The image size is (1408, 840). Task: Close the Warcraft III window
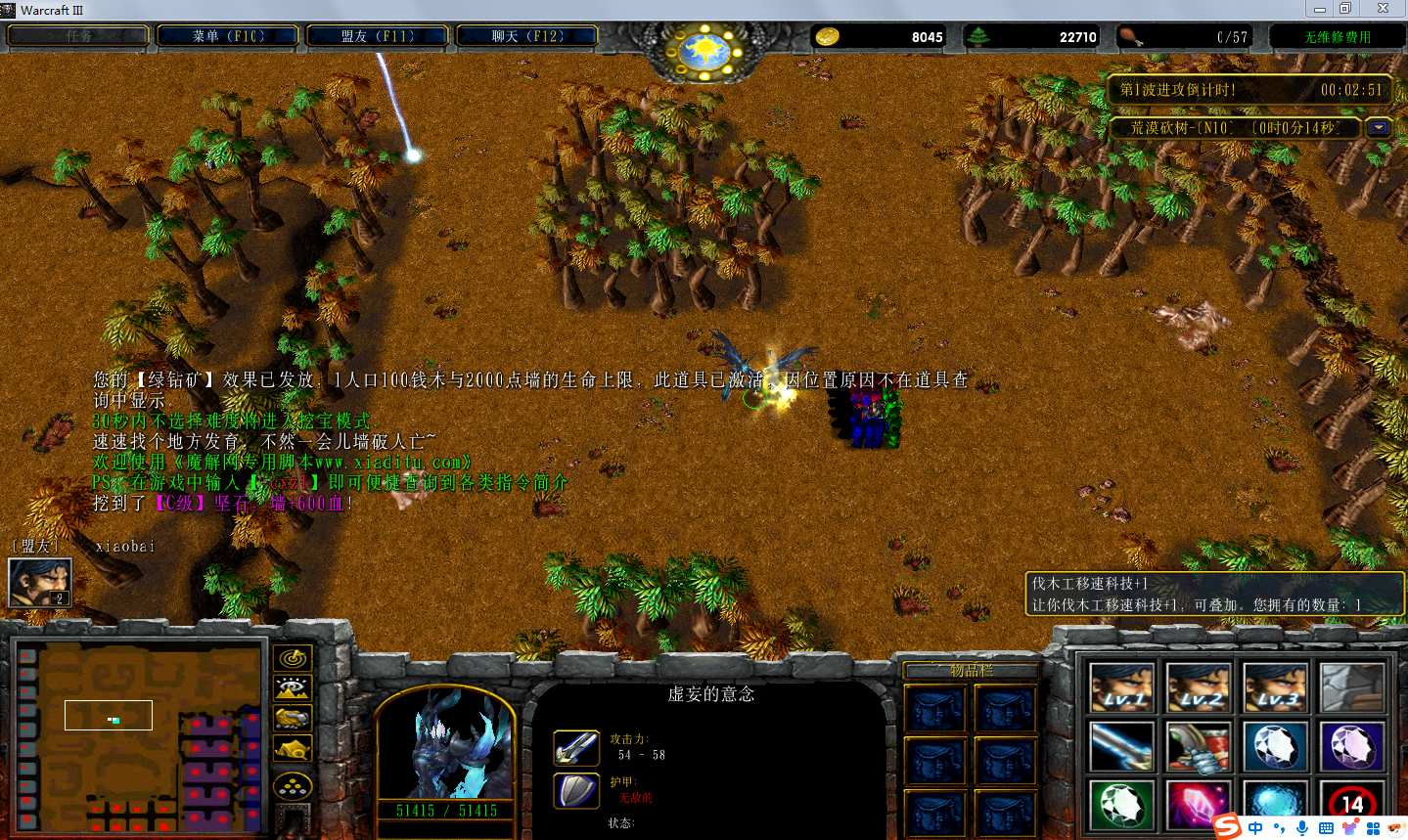coord(1383,9)
